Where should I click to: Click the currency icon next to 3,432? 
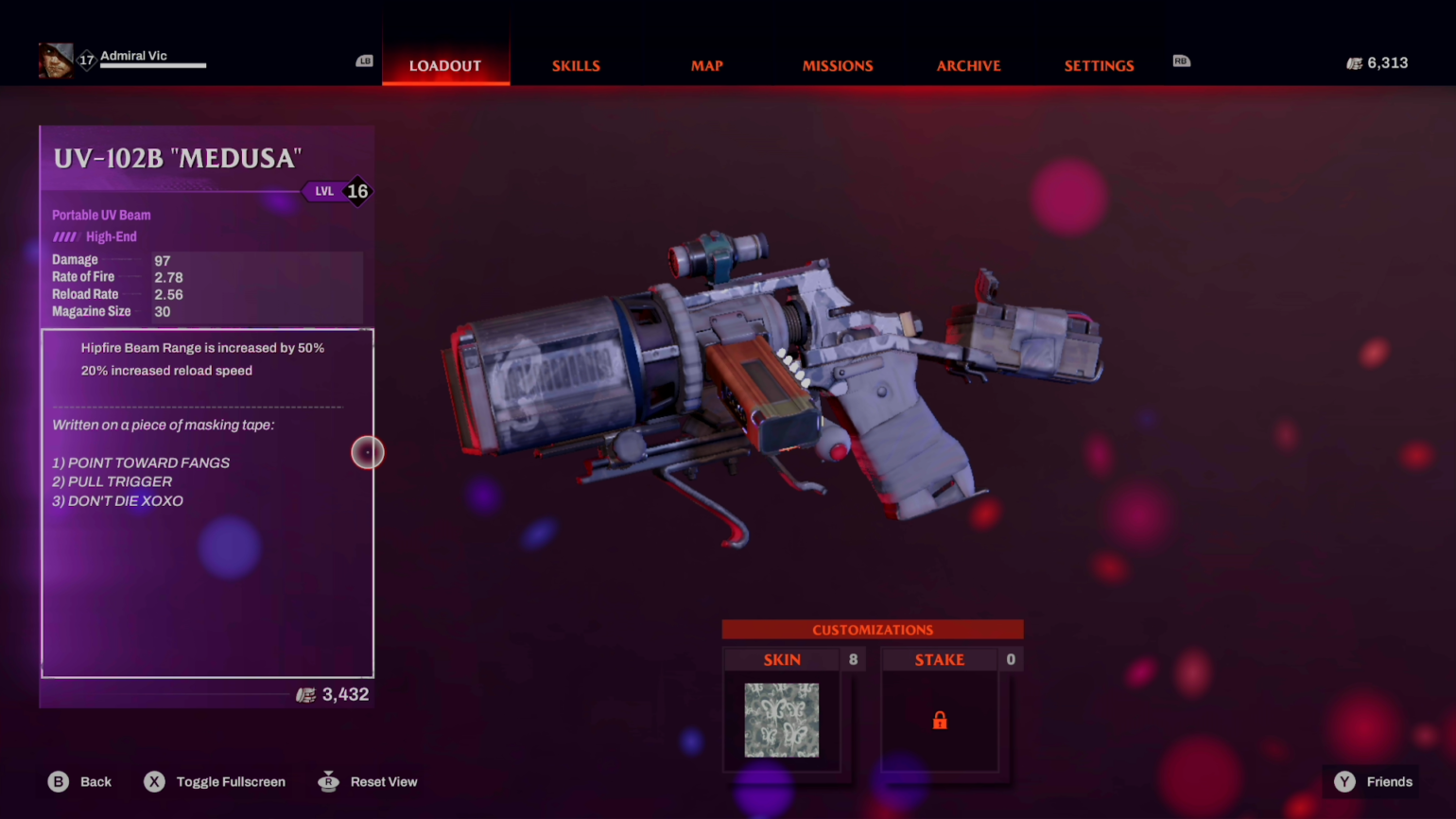tap(305, 695)
